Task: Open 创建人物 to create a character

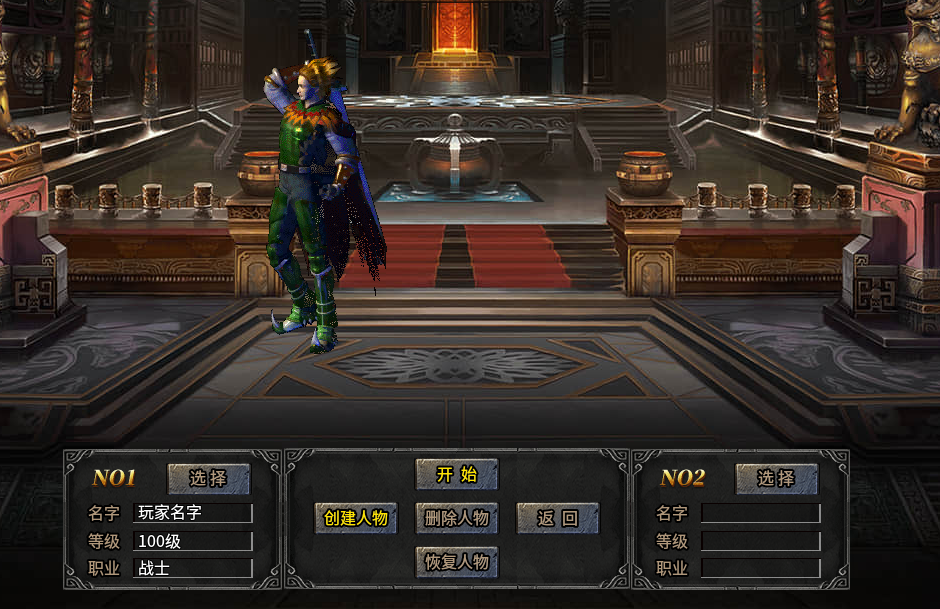Action: 356,518
